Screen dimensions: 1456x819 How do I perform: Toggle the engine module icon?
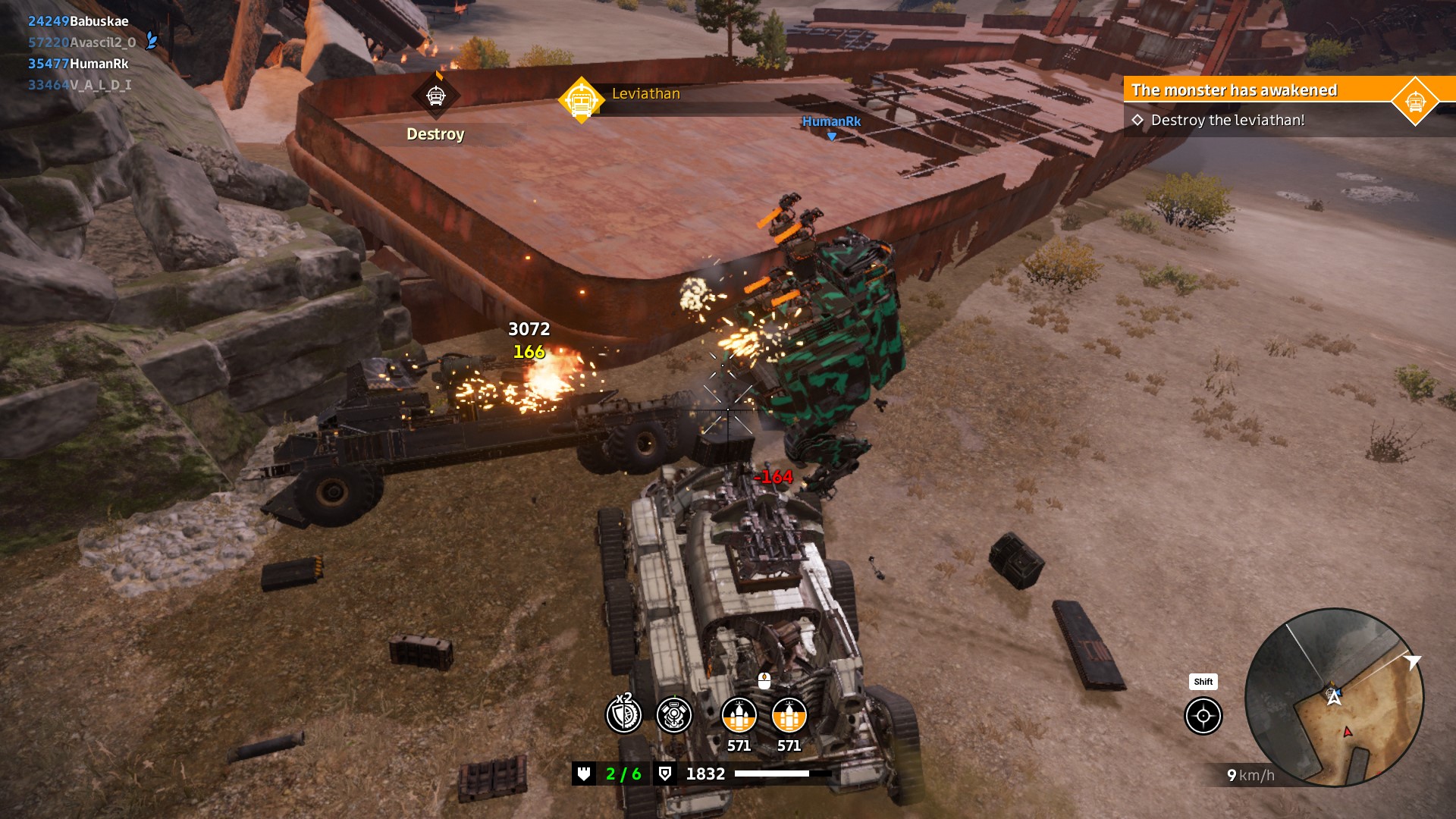pyautogui.click(x=673, y=714)
